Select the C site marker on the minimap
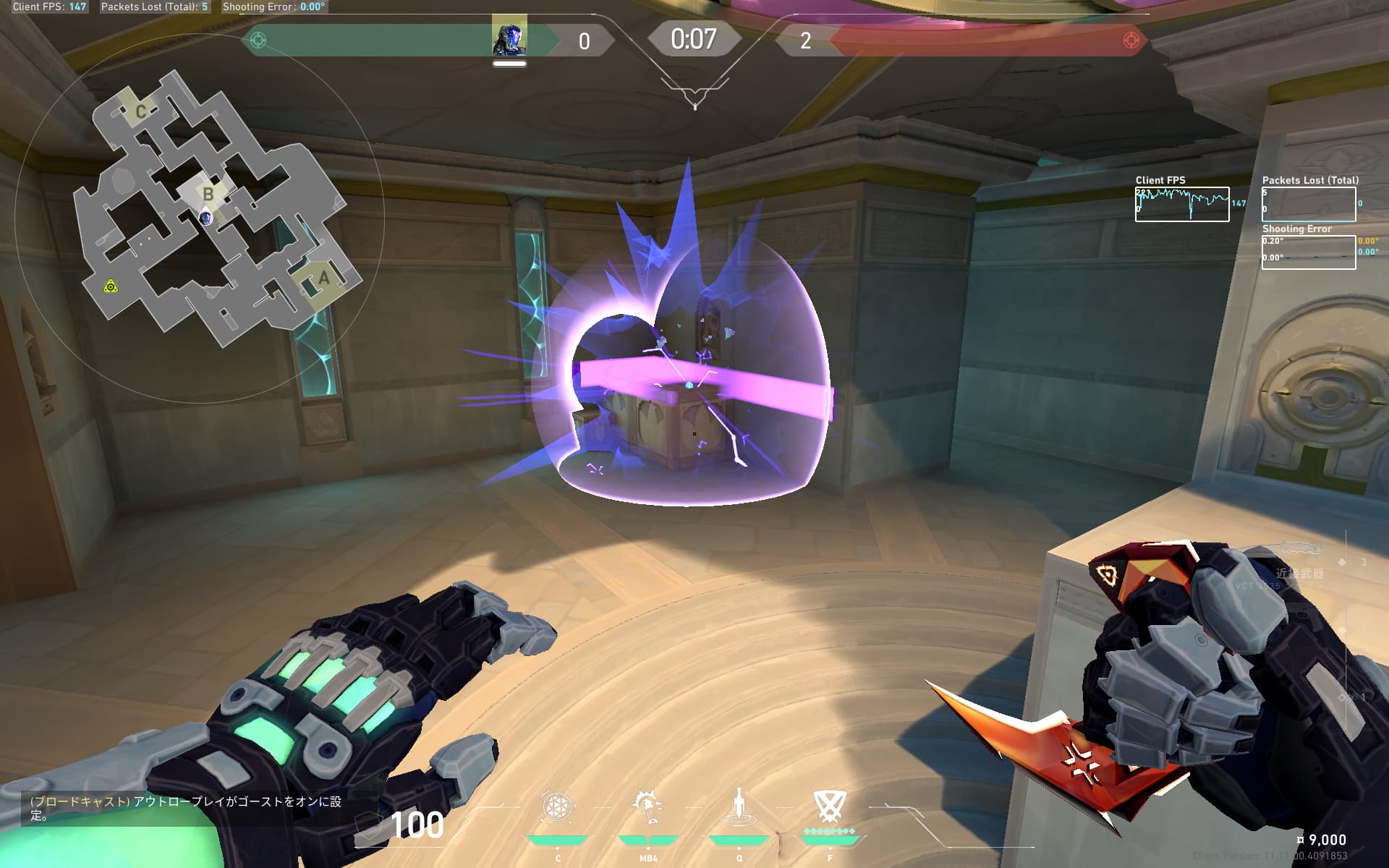This screenshot has width=1389, height=868. click(141, 111)
